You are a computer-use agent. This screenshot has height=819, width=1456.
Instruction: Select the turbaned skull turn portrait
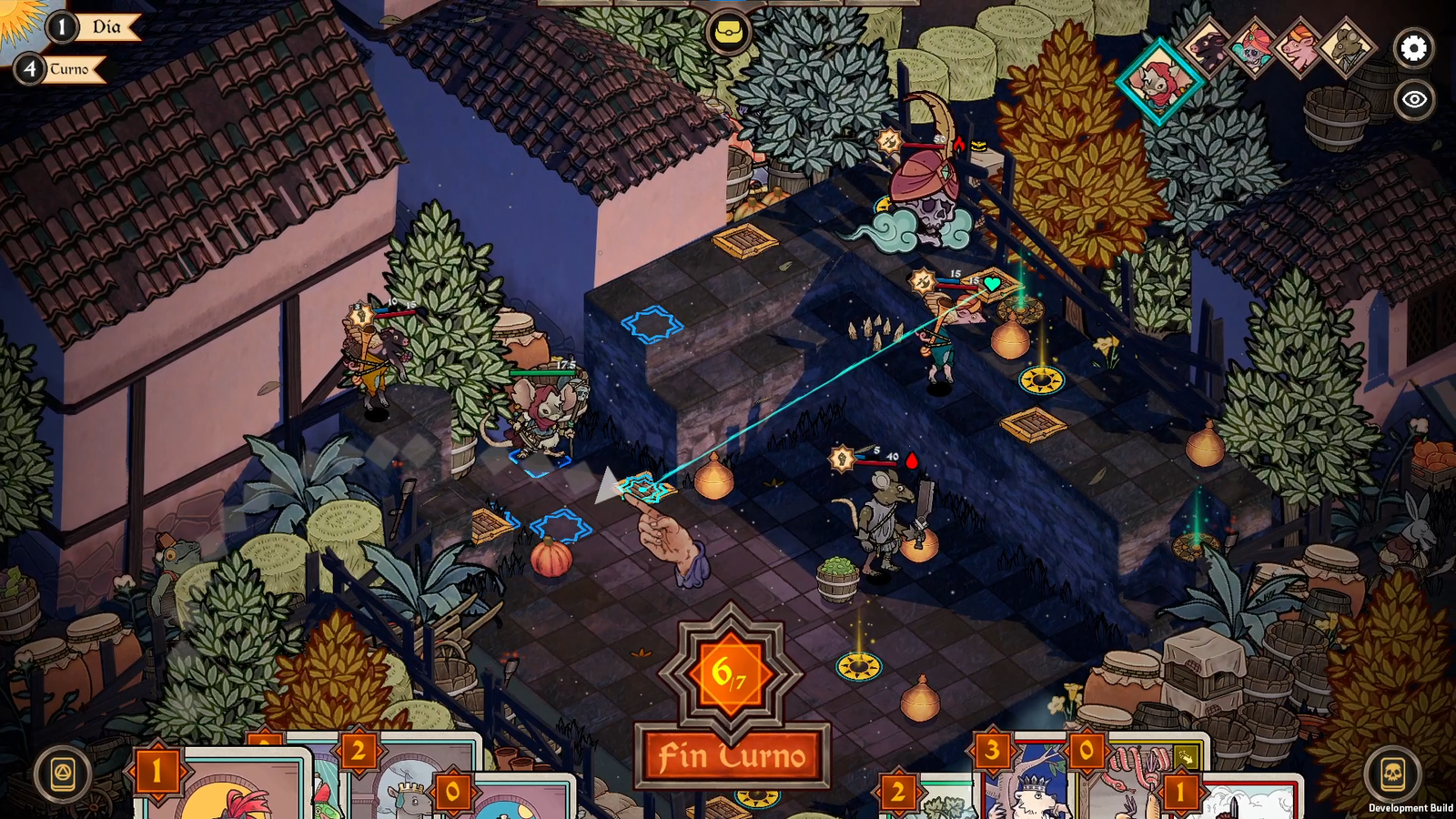tap(1253, 47)
